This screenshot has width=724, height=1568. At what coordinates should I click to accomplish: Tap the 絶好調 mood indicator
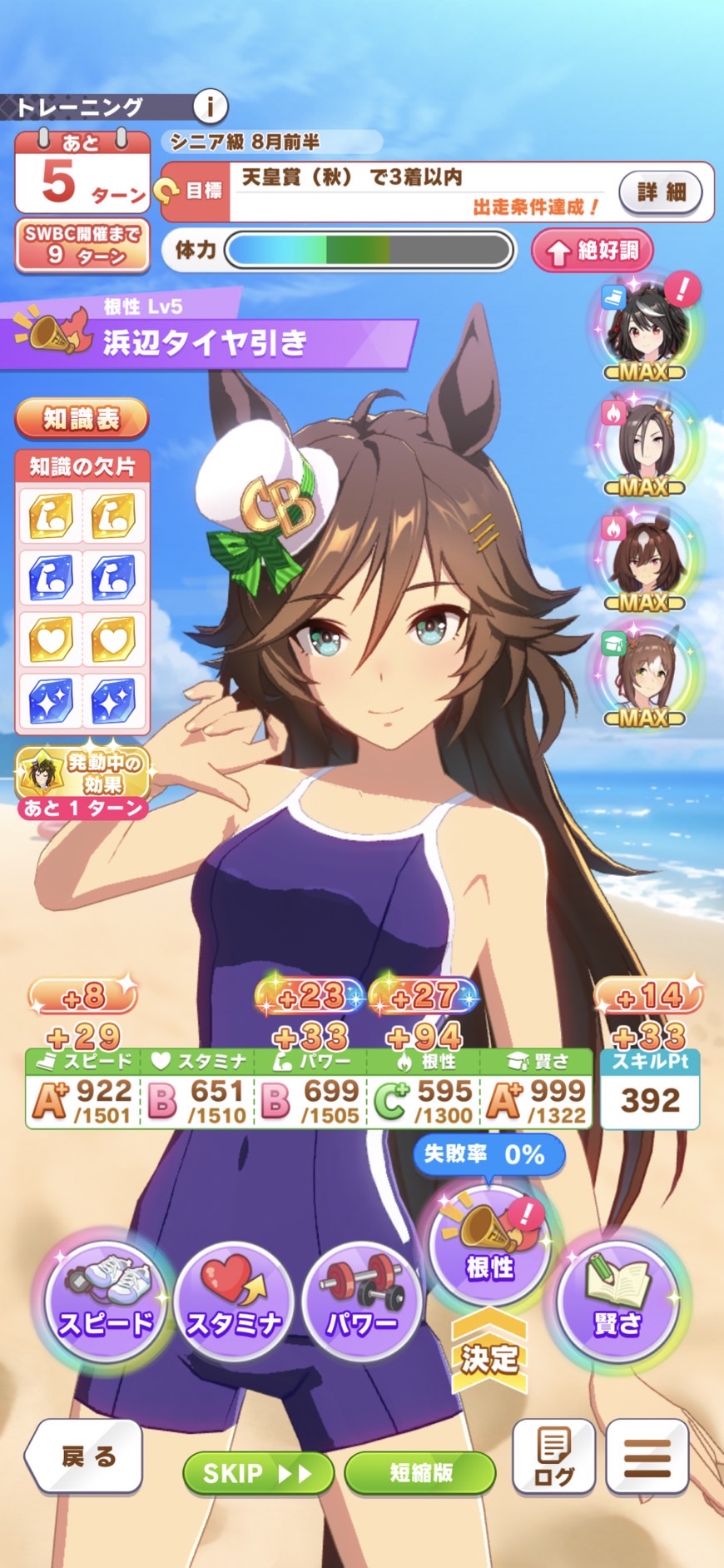[592, 251]
